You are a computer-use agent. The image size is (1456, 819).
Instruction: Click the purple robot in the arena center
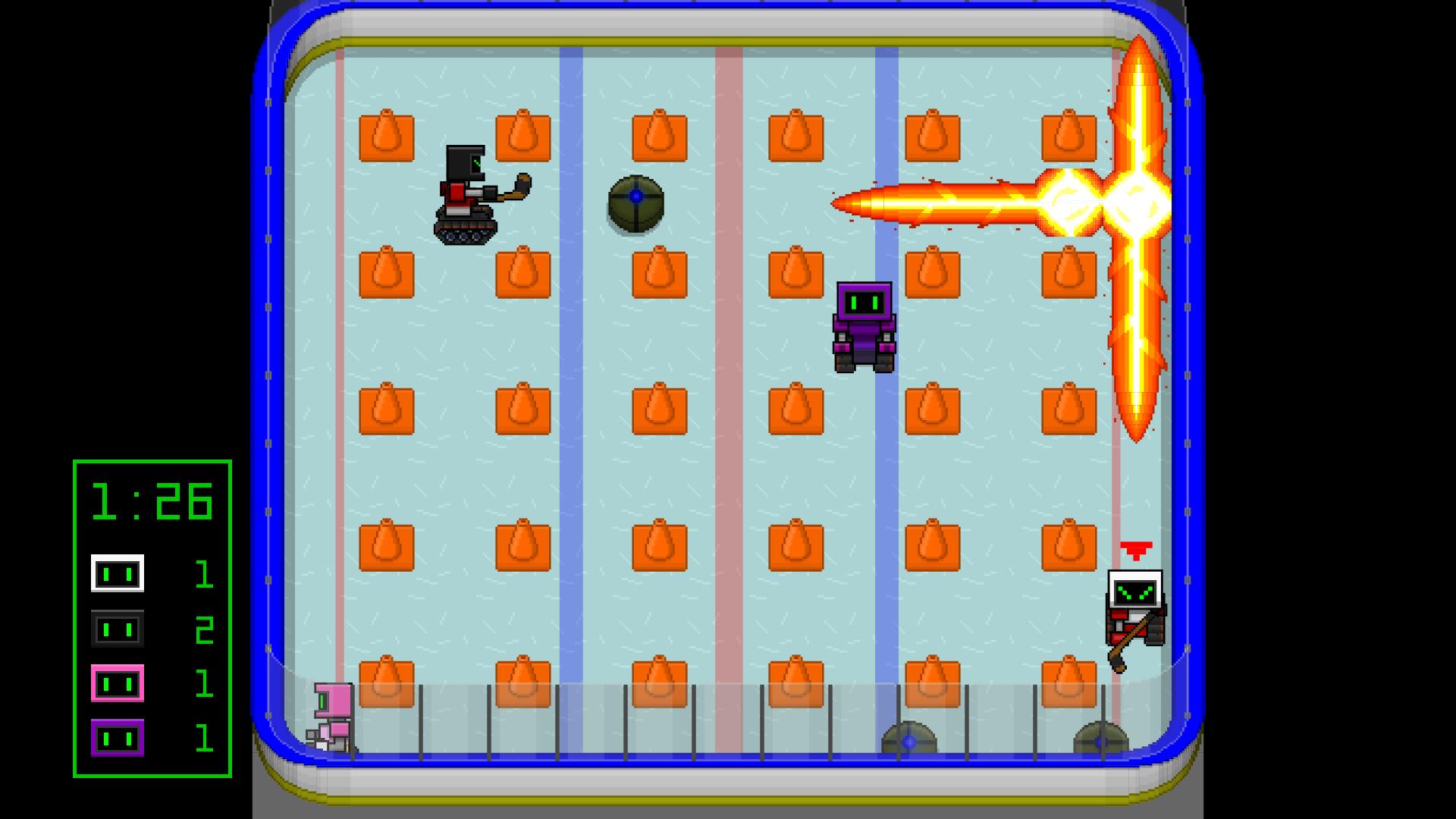coord(864,326)
